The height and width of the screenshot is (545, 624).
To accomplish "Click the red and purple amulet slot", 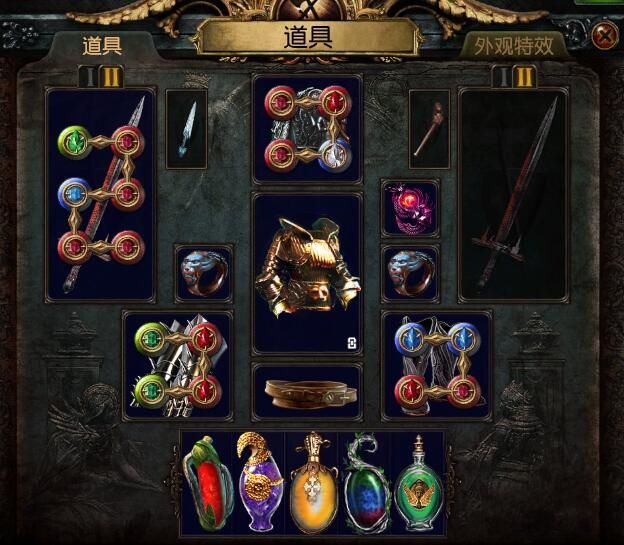I will pyautogui.click(x=410, y=209).
